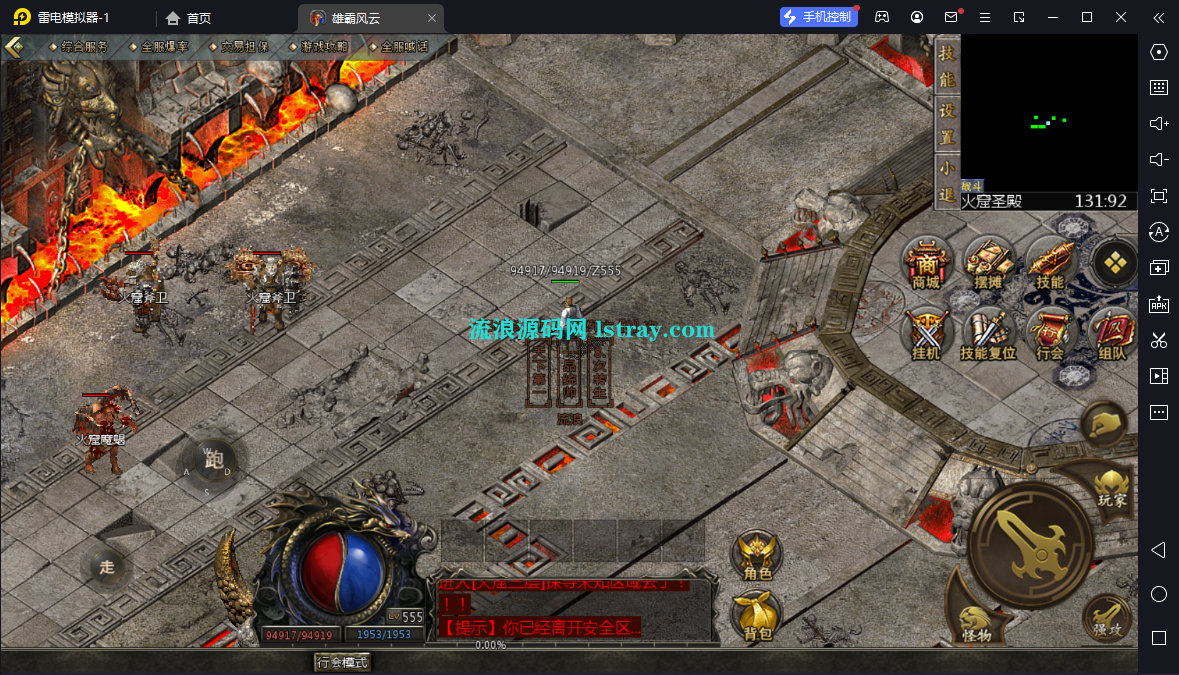
Task: Maximize the emulator window
Action: tap(1087, 17)
